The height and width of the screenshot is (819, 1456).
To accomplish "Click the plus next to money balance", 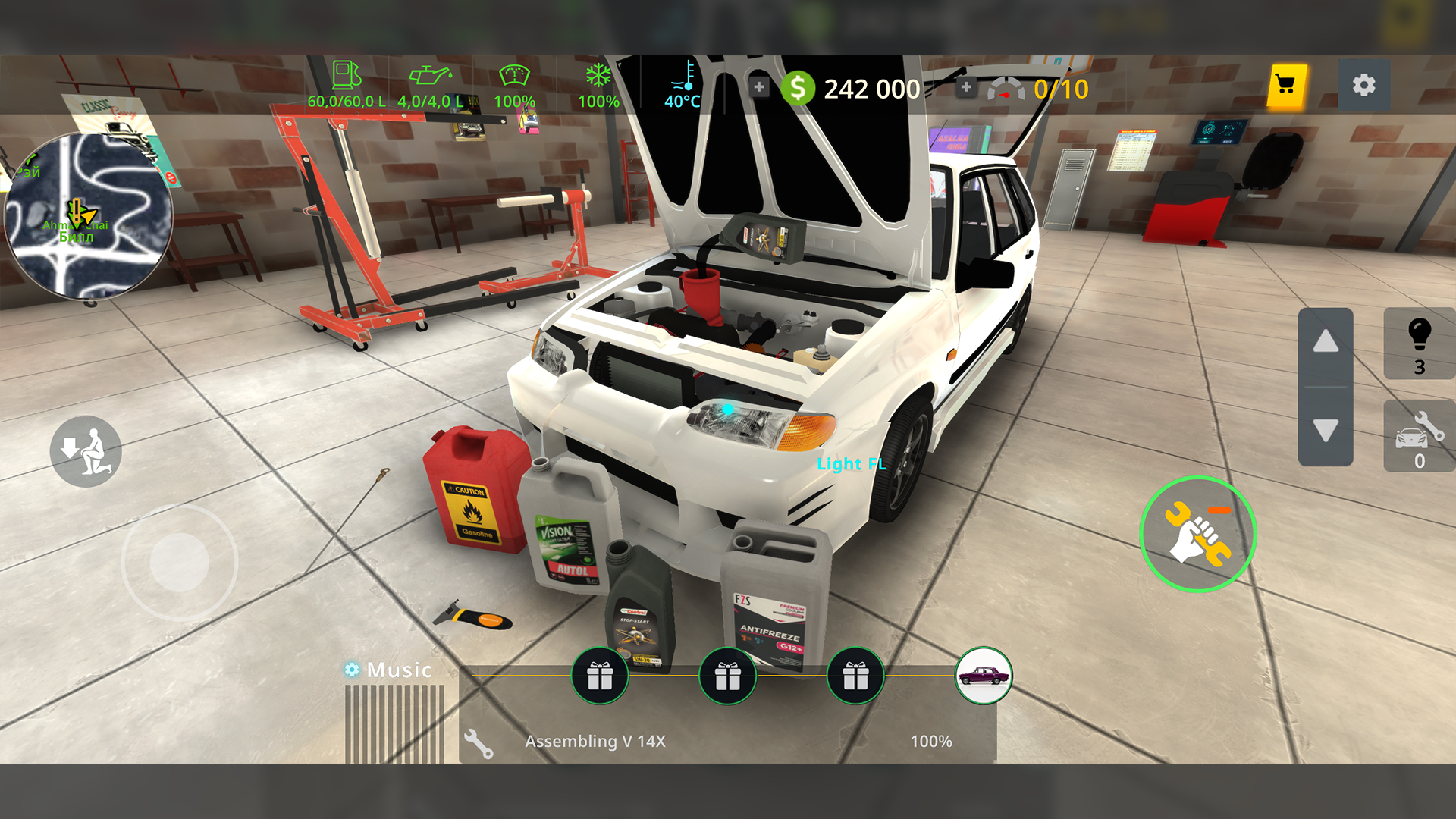I will (758, 86).
